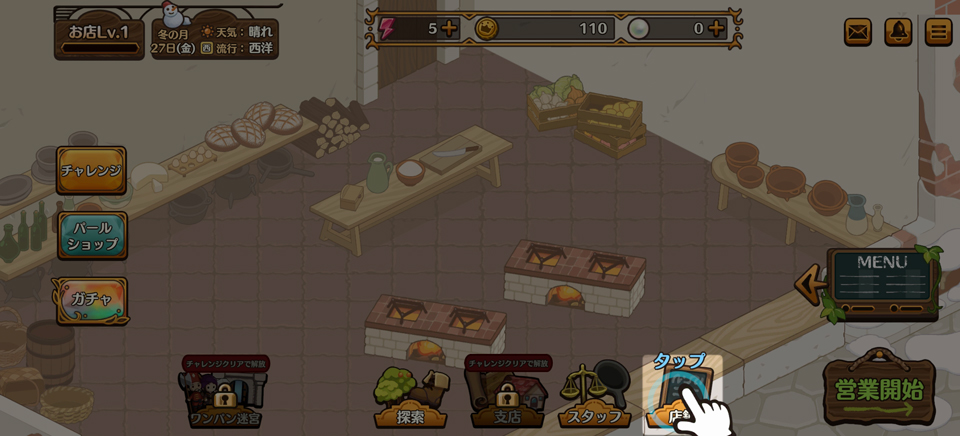Open the ガチャ gacha button
Screen dimensions: 960x436
point(91,299)
